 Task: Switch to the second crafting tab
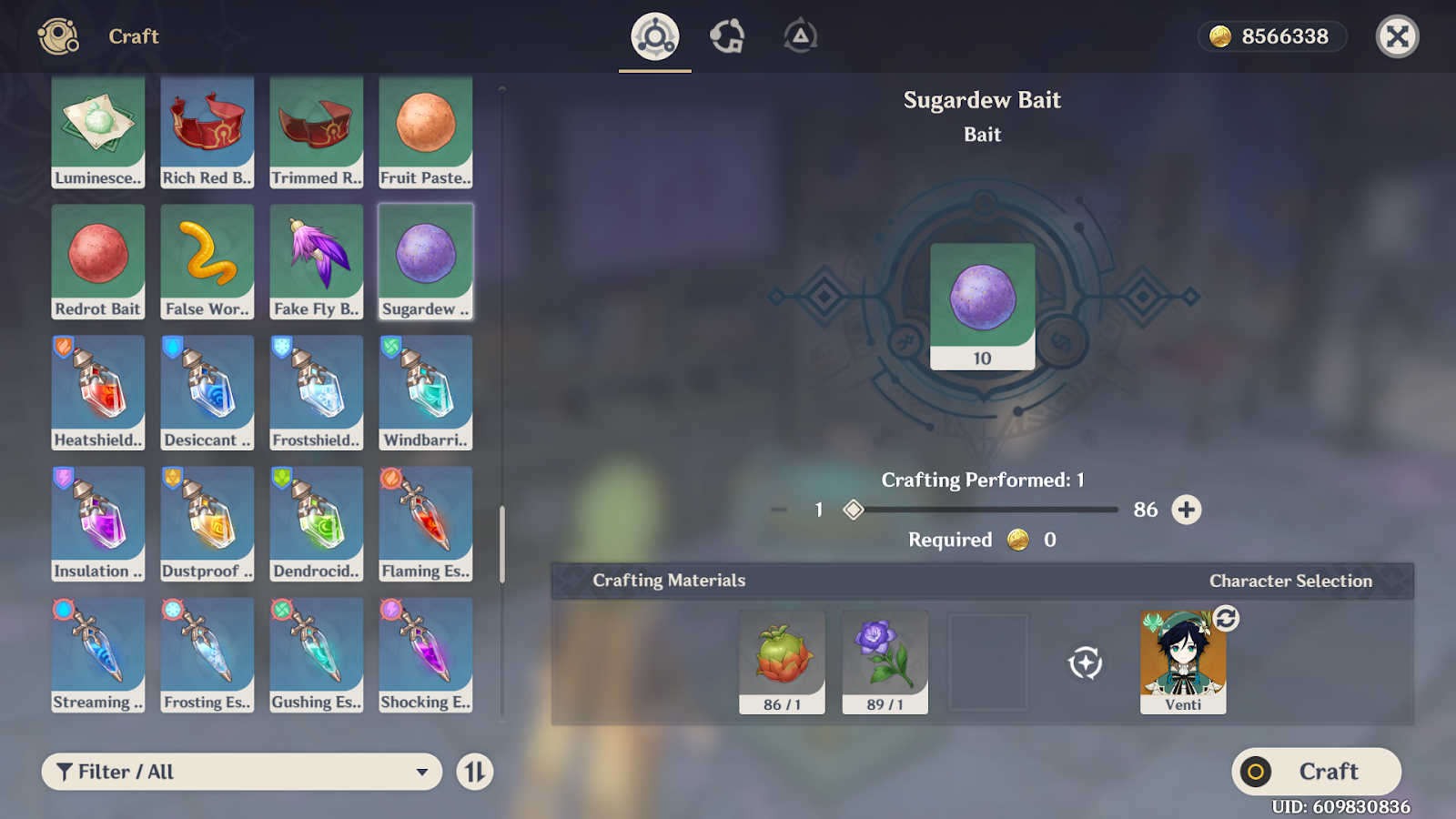(727, 36)
